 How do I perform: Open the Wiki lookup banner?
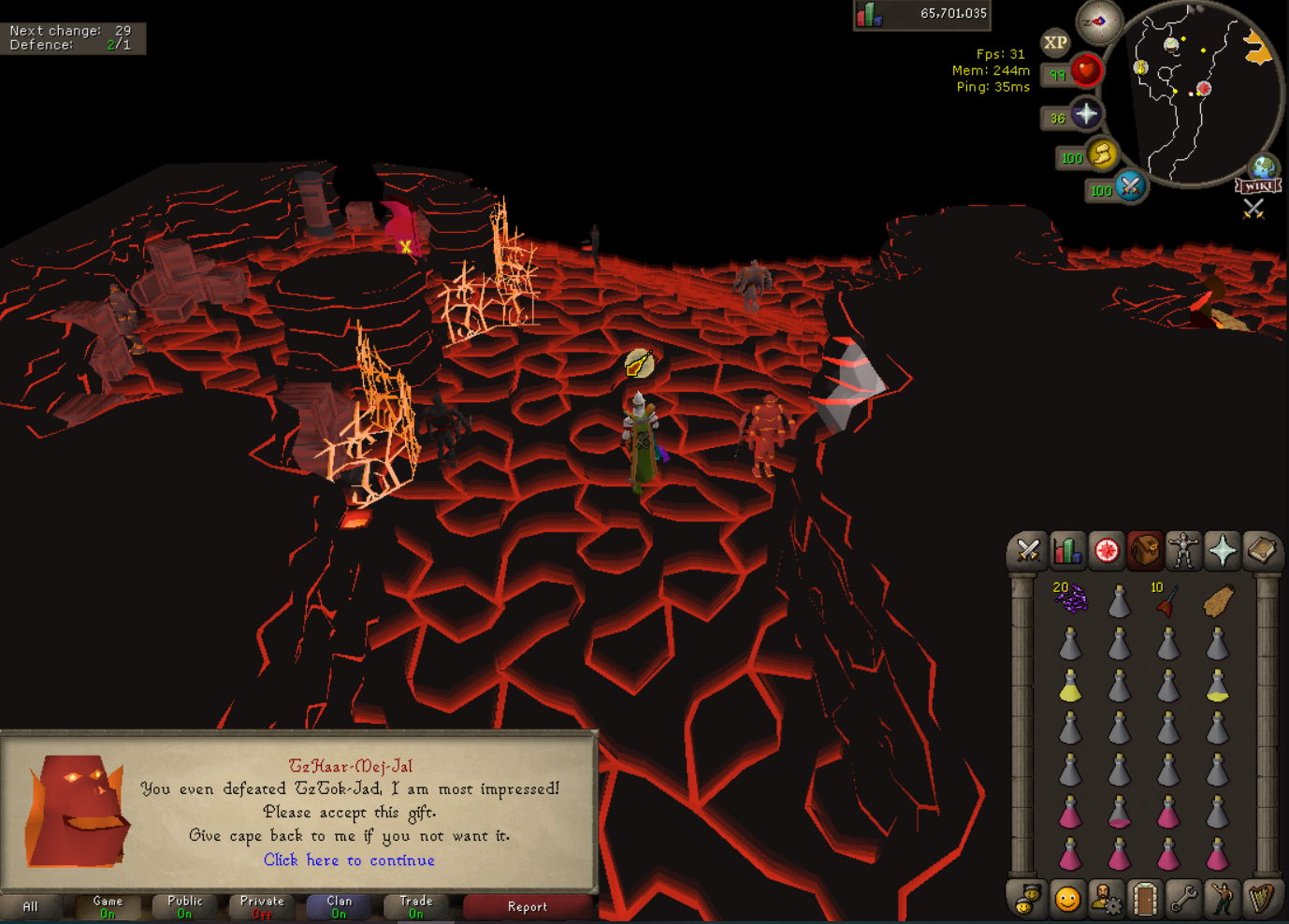[1258, 186]
